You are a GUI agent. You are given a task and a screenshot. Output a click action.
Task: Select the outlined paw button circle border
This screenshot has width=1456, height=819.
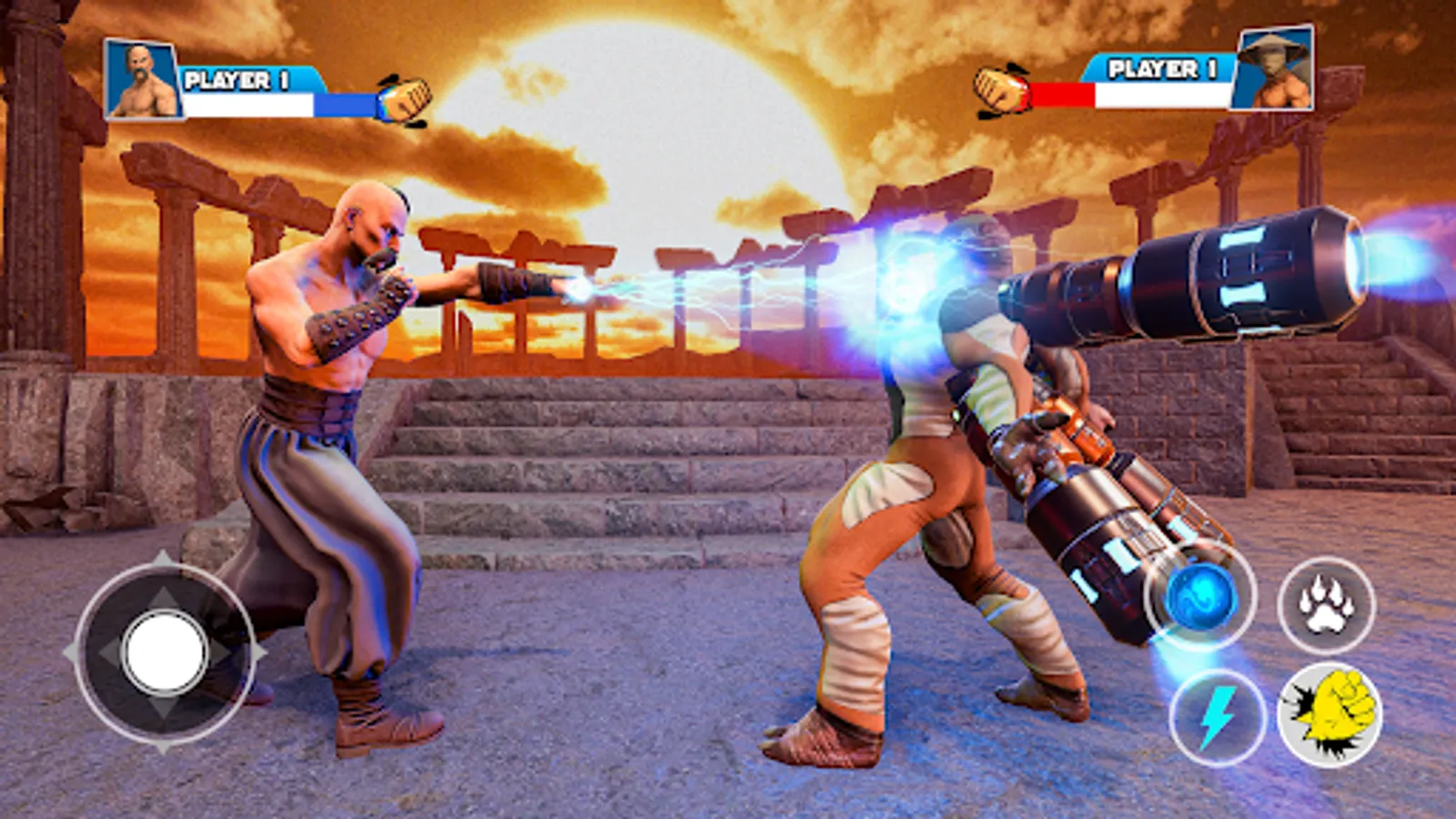(x=1328, y=601)
